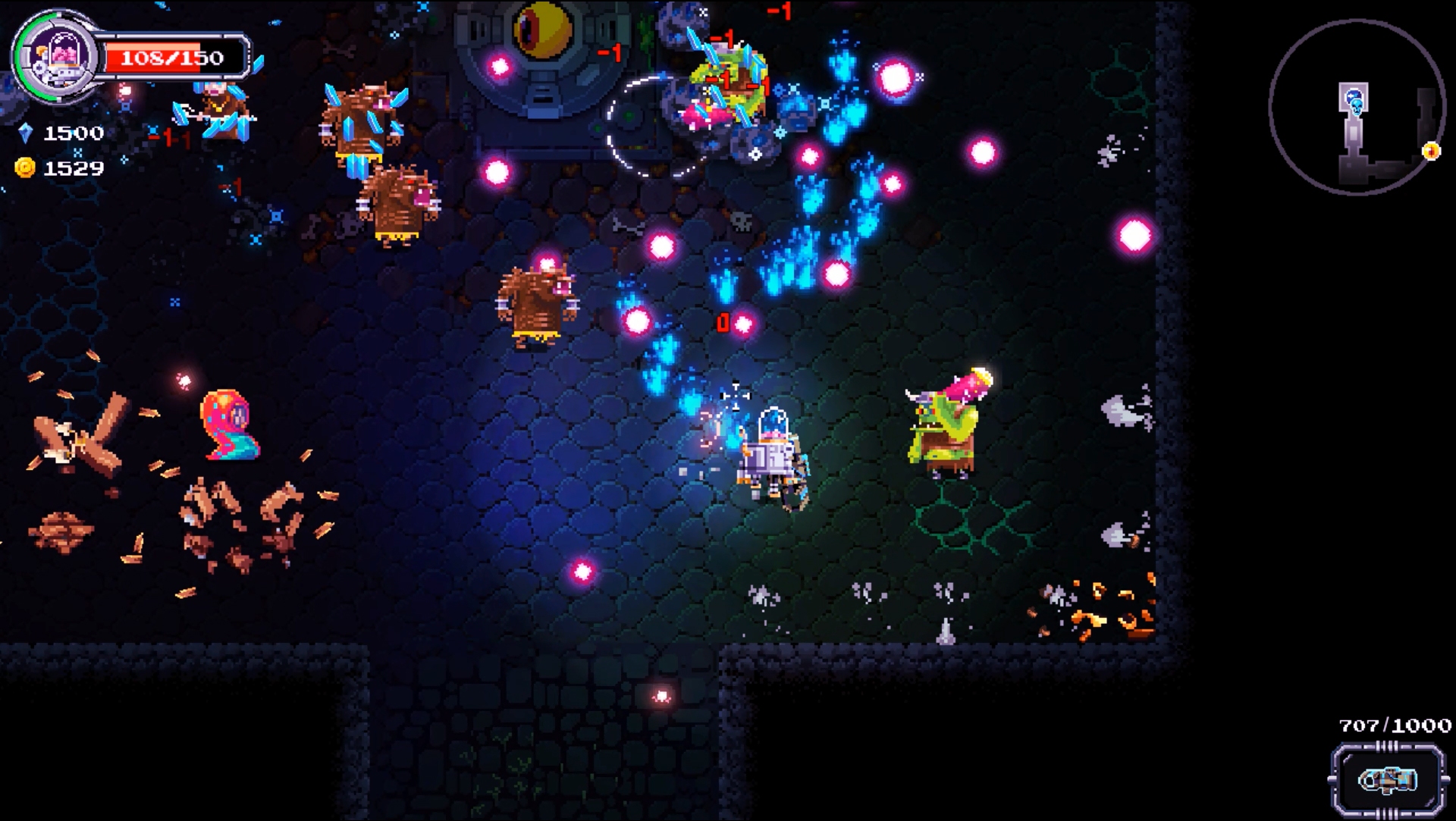This screenshot has width=1456, height=821.
Task: Select the skull marking on the minimap room
Action: coord(1356,108)
